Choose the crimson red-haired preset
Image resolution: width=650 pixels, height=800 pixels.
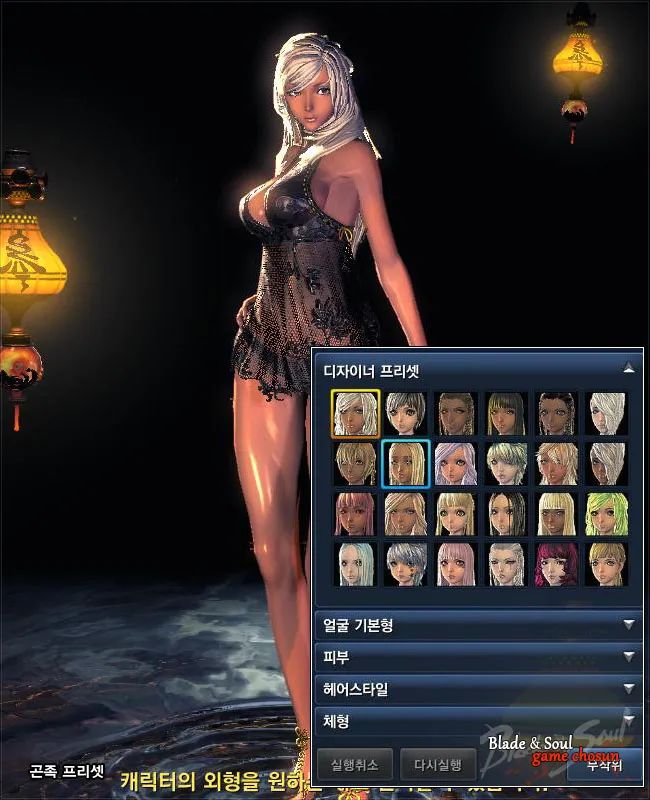point(556,563)
